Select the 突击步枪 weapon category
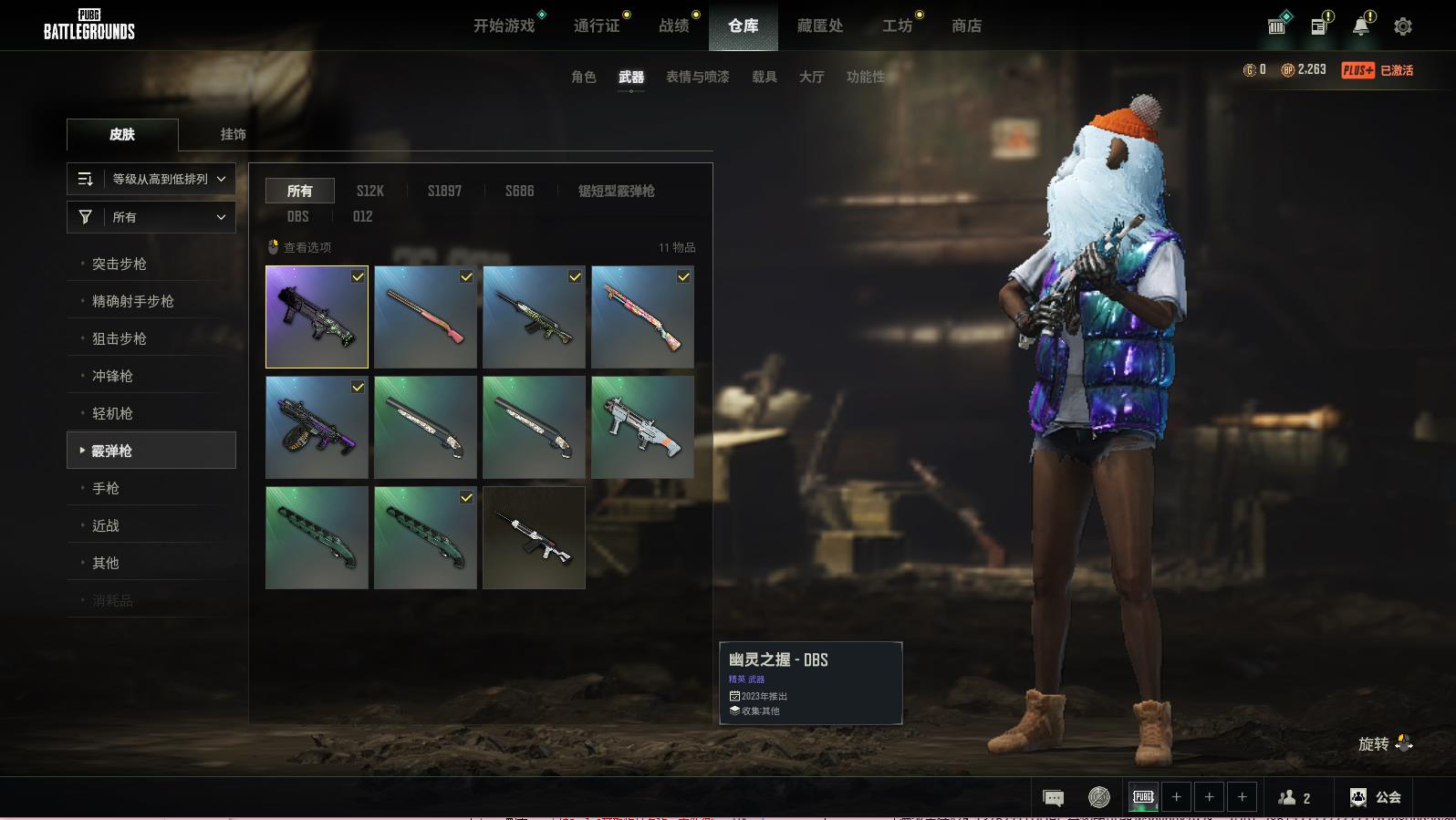Image resolution: width=1456 pixels, height=820 pixels. click(120, 264)
